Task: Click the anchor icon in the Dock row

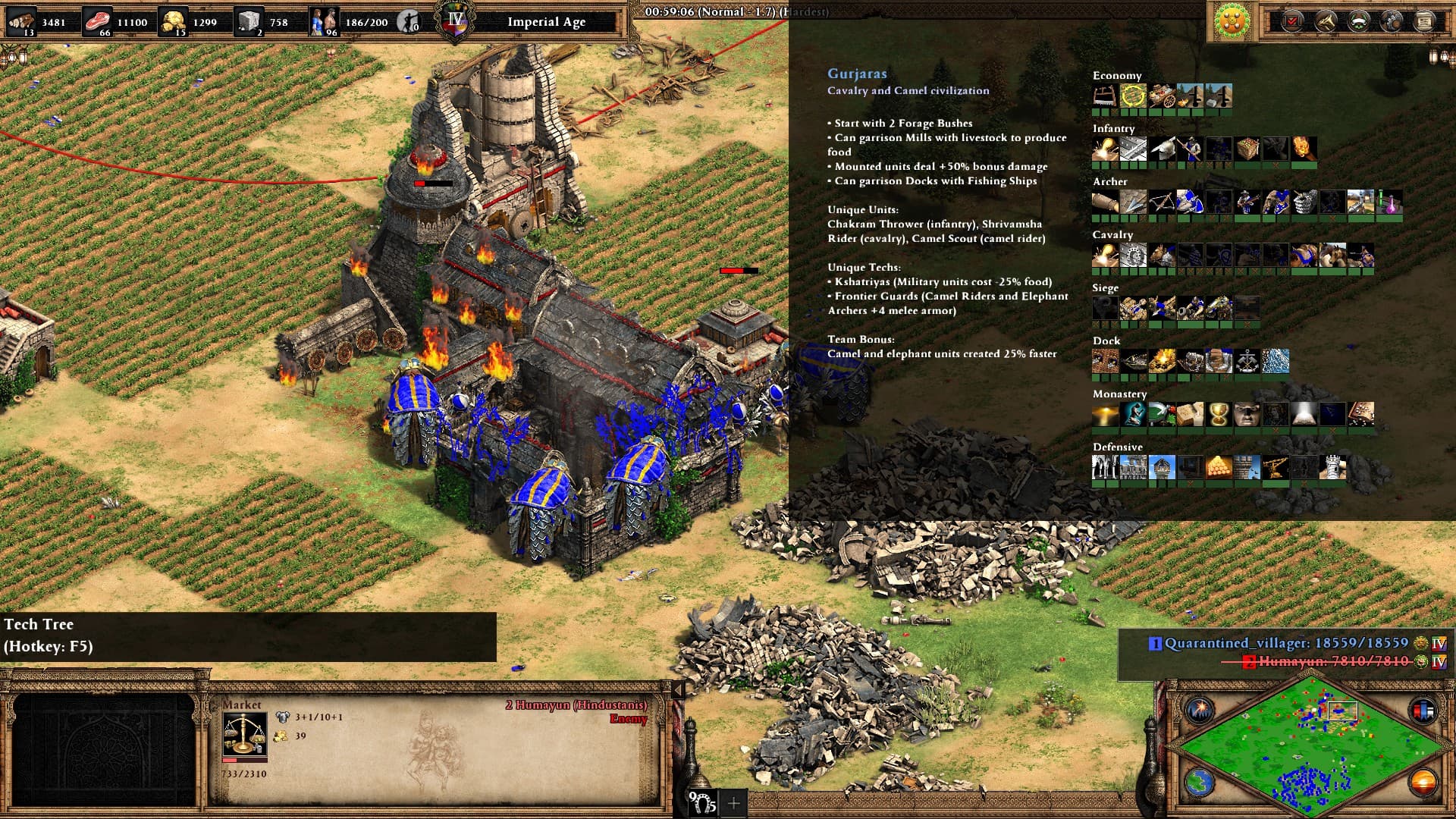Action: pyautogui.click(x=1247, y=360)
